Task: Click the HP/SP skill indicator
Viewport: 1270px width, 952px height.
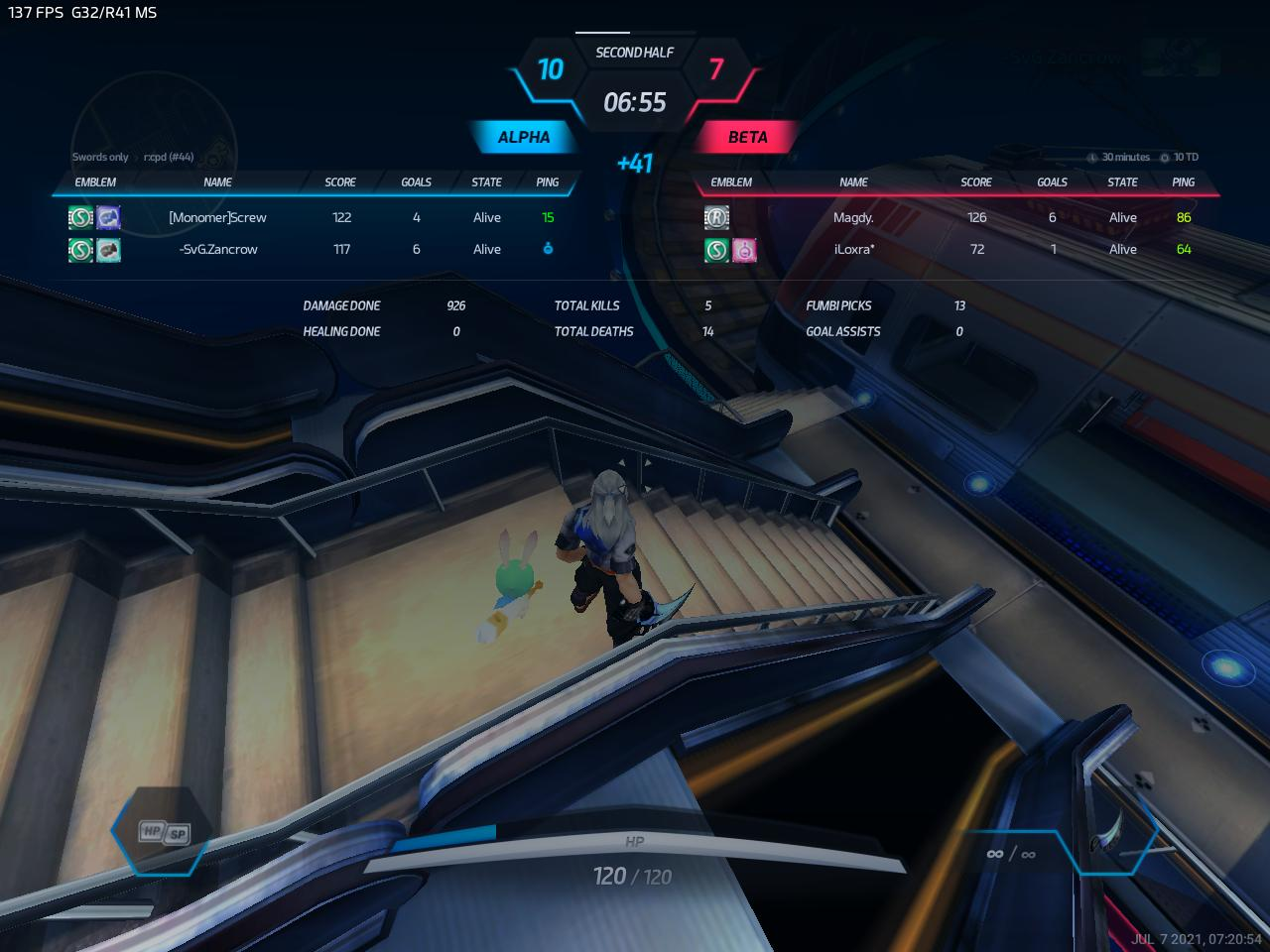Action: coord(164,831)
